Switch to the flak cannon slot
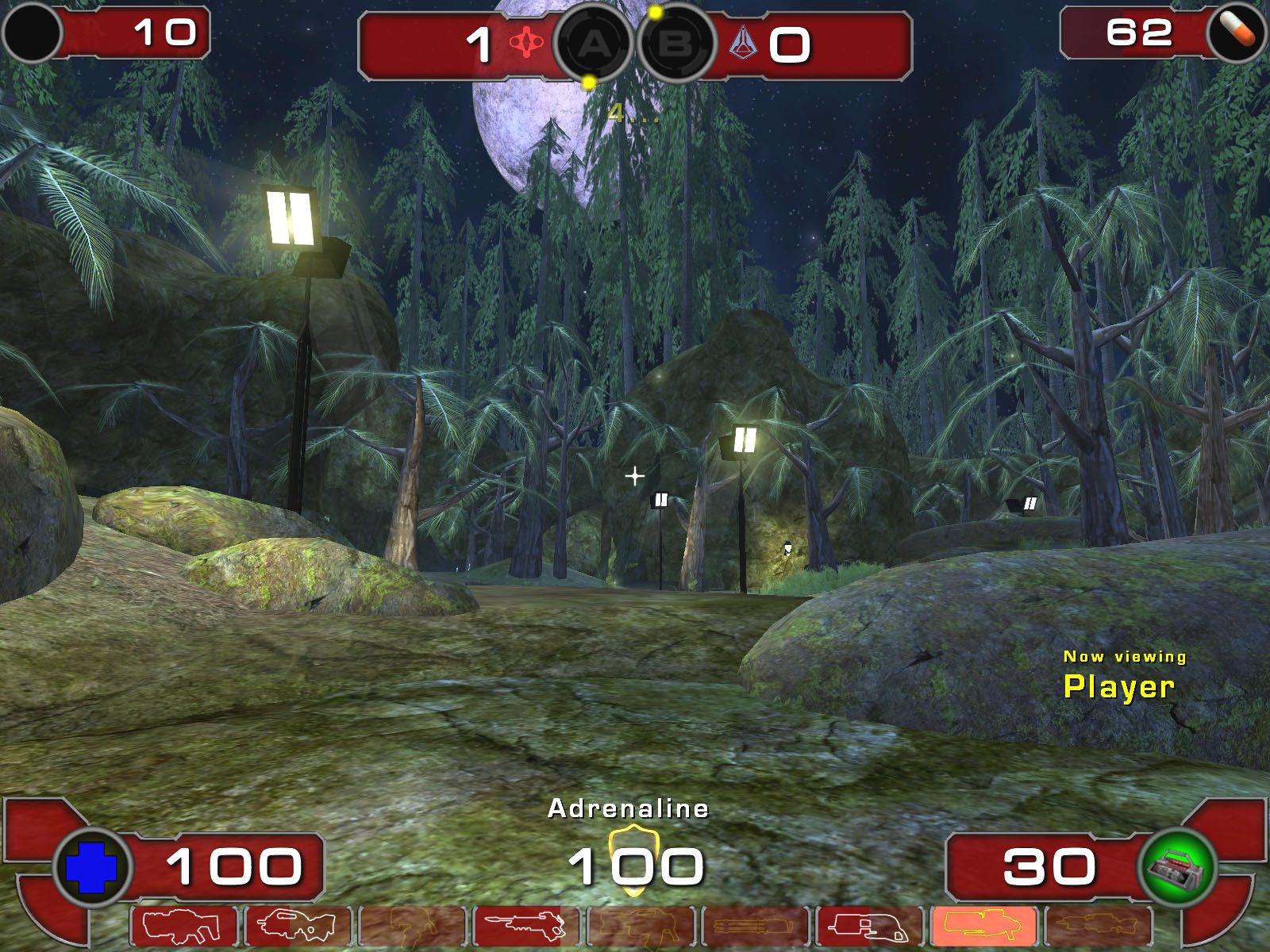The width and height of the screenshot is (1270, 952). pyautogui.click(x=869, y=925)
